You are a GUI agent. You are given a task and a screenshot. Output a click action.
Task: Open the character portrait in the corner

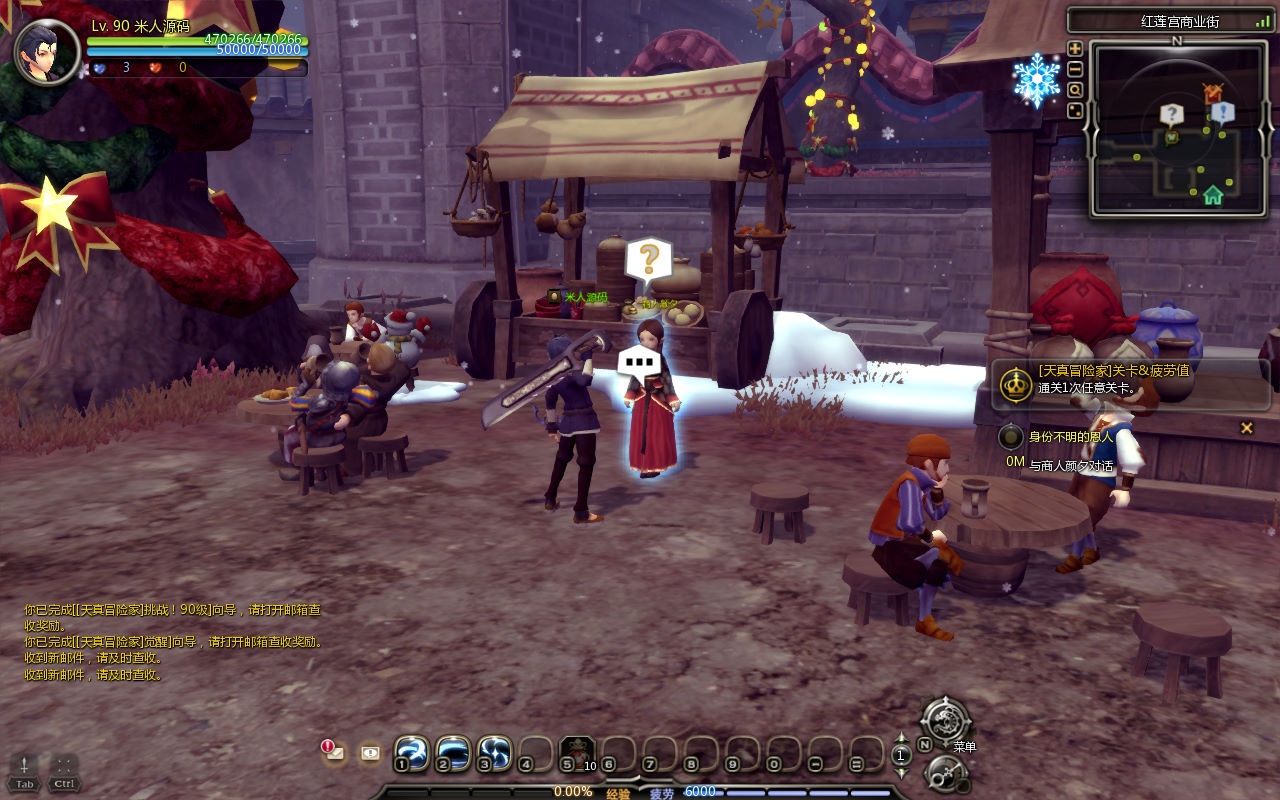click(x=47, y=52)
